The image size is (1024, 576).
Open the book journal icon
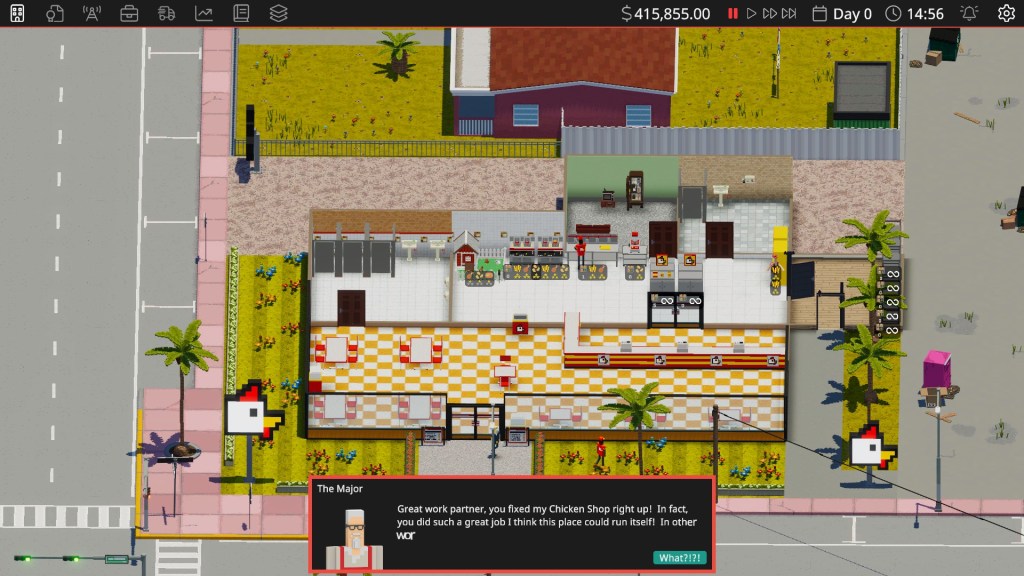(241, 13)
